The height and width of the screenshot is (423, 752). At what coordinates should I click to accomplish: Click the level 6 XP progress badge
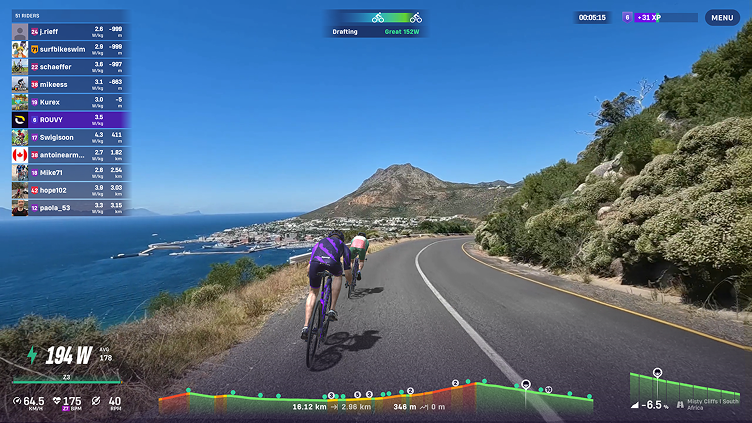tap(659, 17)
